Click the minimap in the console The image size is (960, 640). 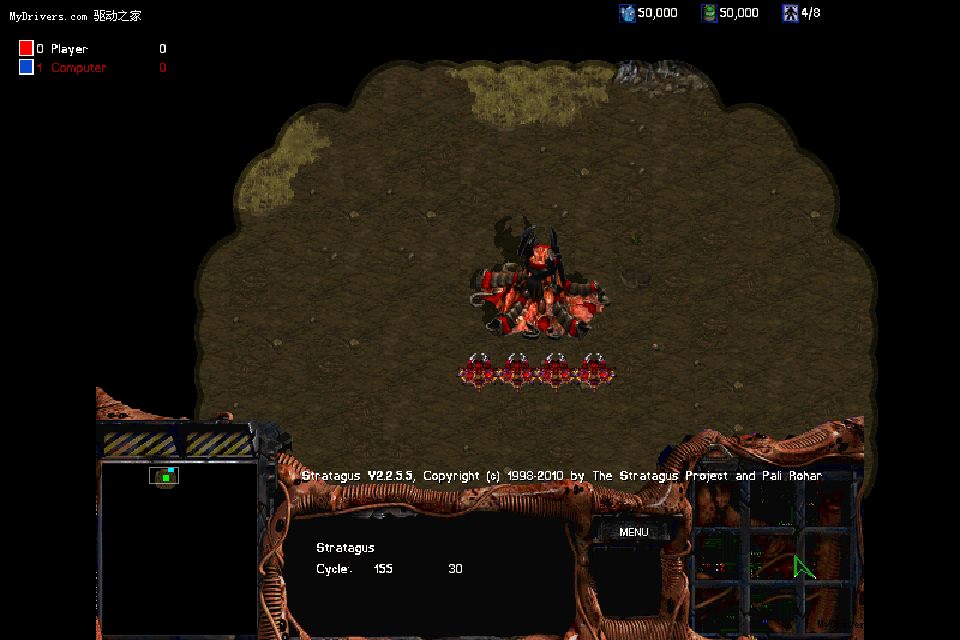(x=179, y=548)
